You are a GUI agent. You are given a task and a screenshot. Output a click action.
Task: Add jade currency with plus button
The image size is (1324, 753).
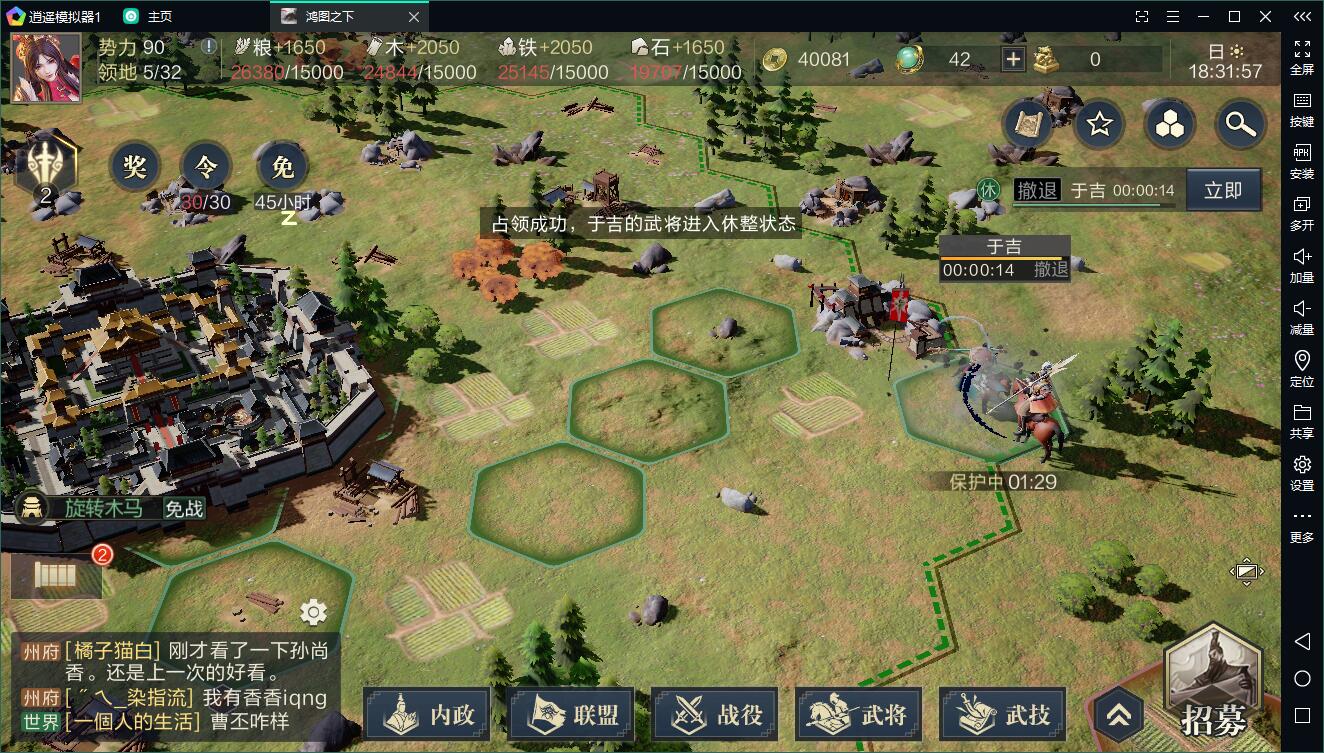[1013, 59]
